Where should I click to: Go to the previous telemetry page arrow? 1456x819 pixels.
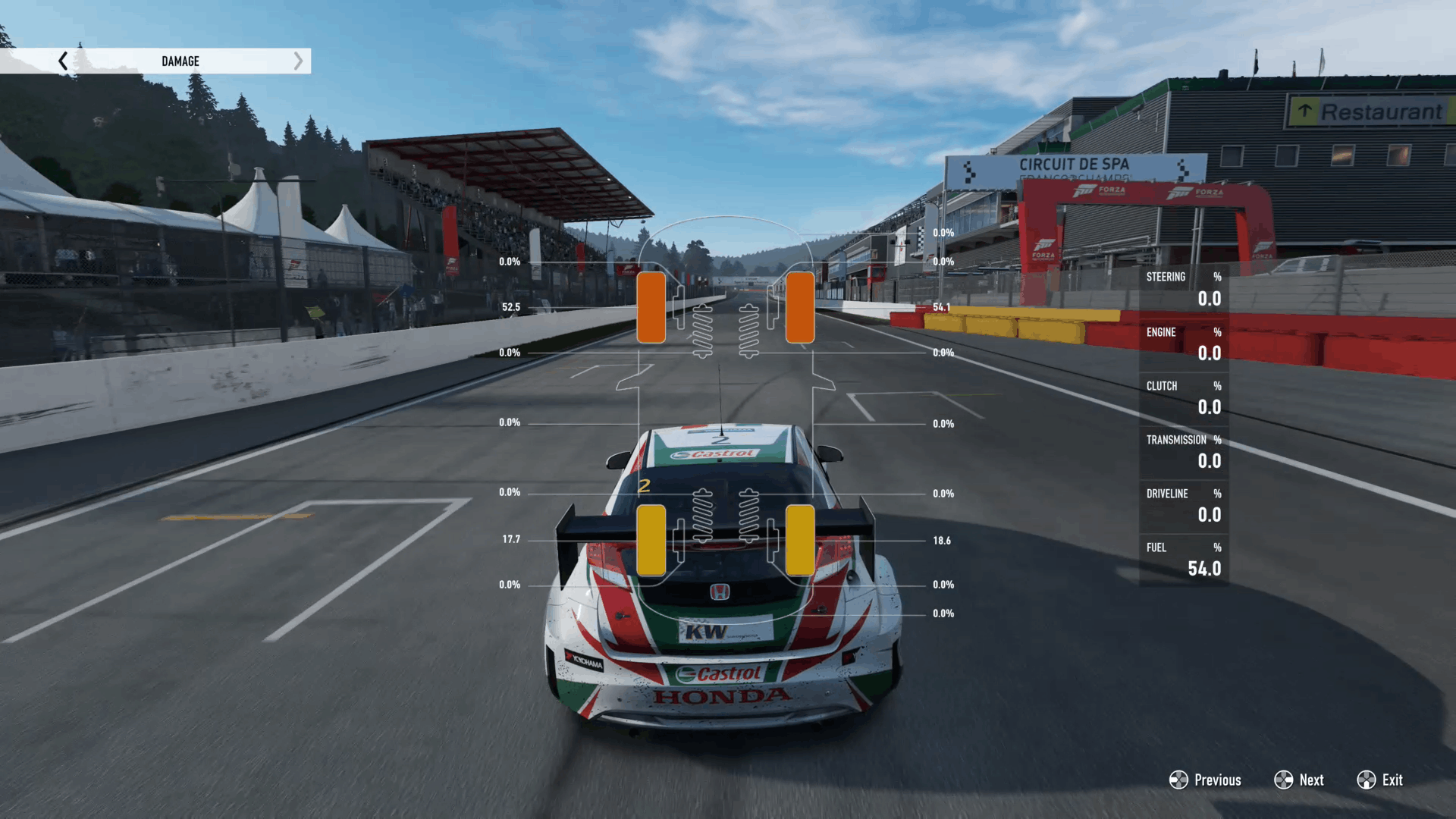(63, 61)
